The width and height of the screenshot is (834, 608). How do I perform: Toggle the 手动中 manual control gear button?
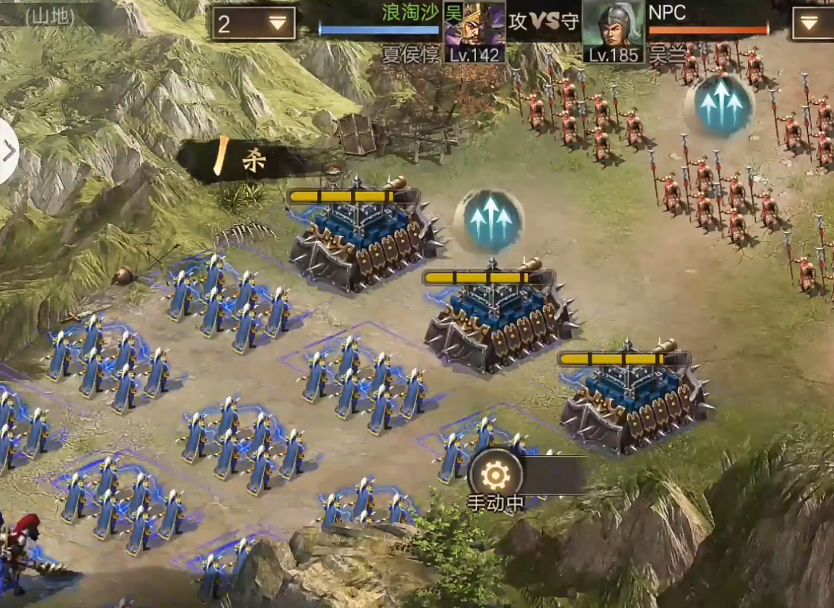click(x=496, y=474)
